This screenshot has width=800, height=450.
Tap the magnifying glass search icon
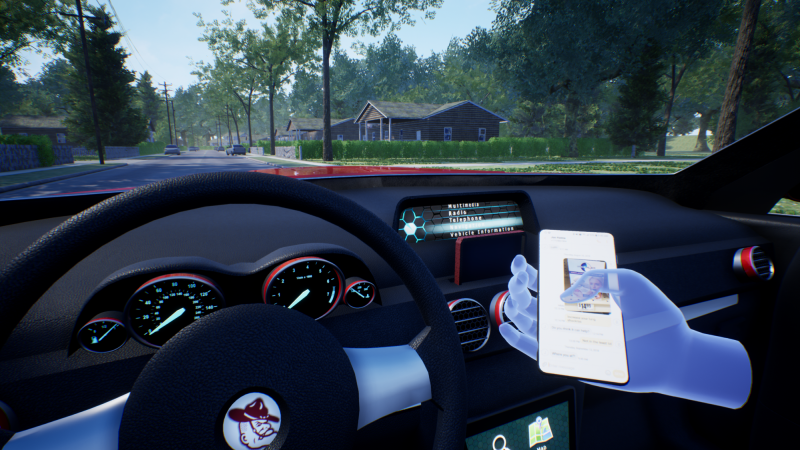(502, 440)
